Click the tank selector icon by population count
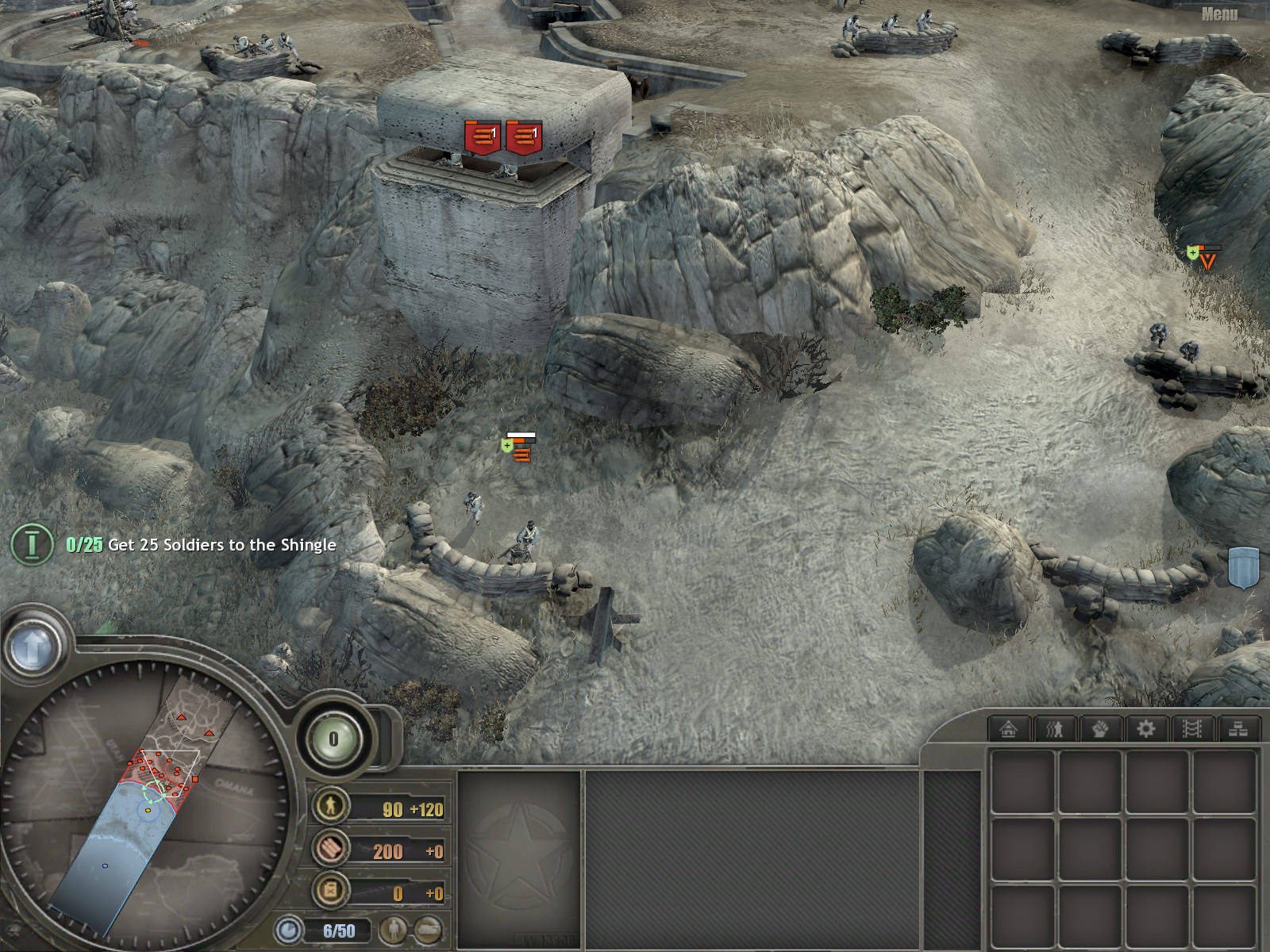Image resolution: width=1270 pixels, height=952 pixels. click(x=428, y=930)
